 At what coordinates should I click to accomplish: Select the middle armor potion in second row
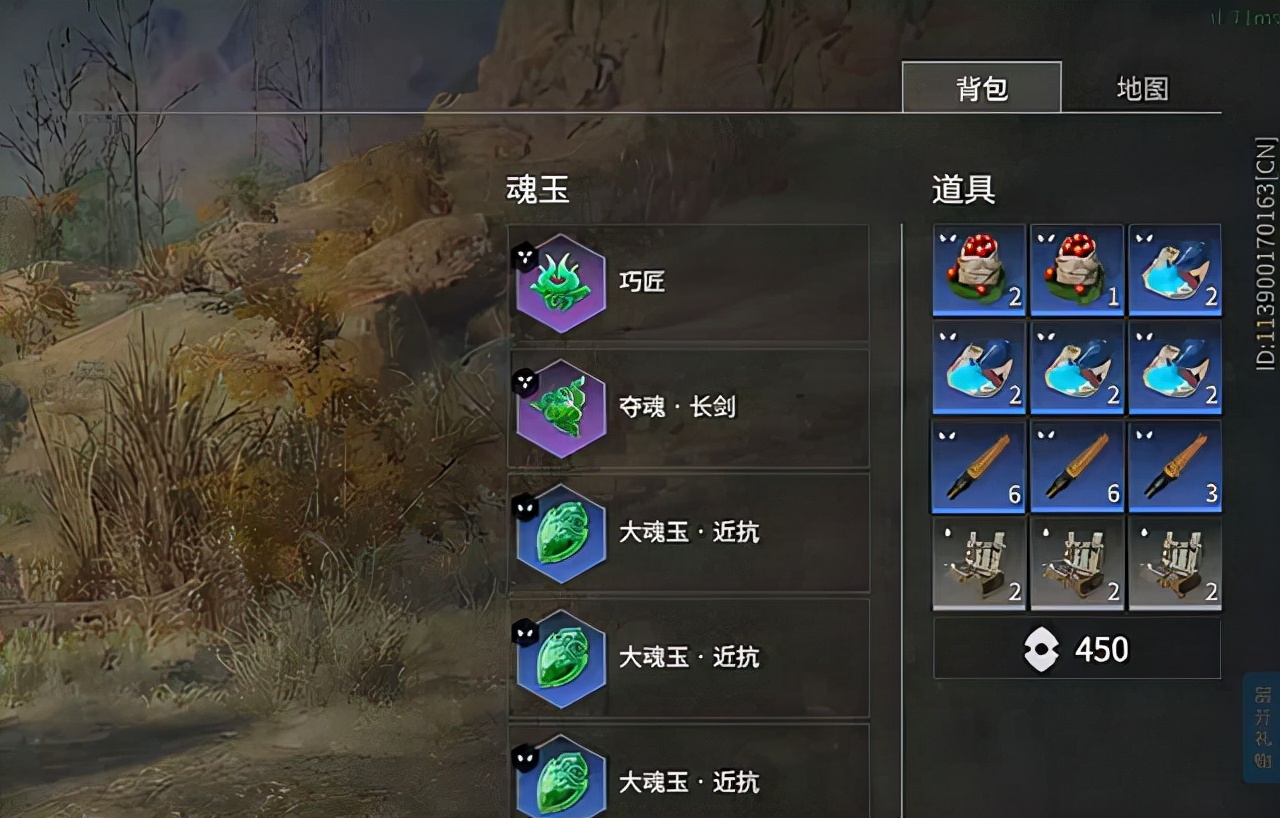coord(1076,367)
